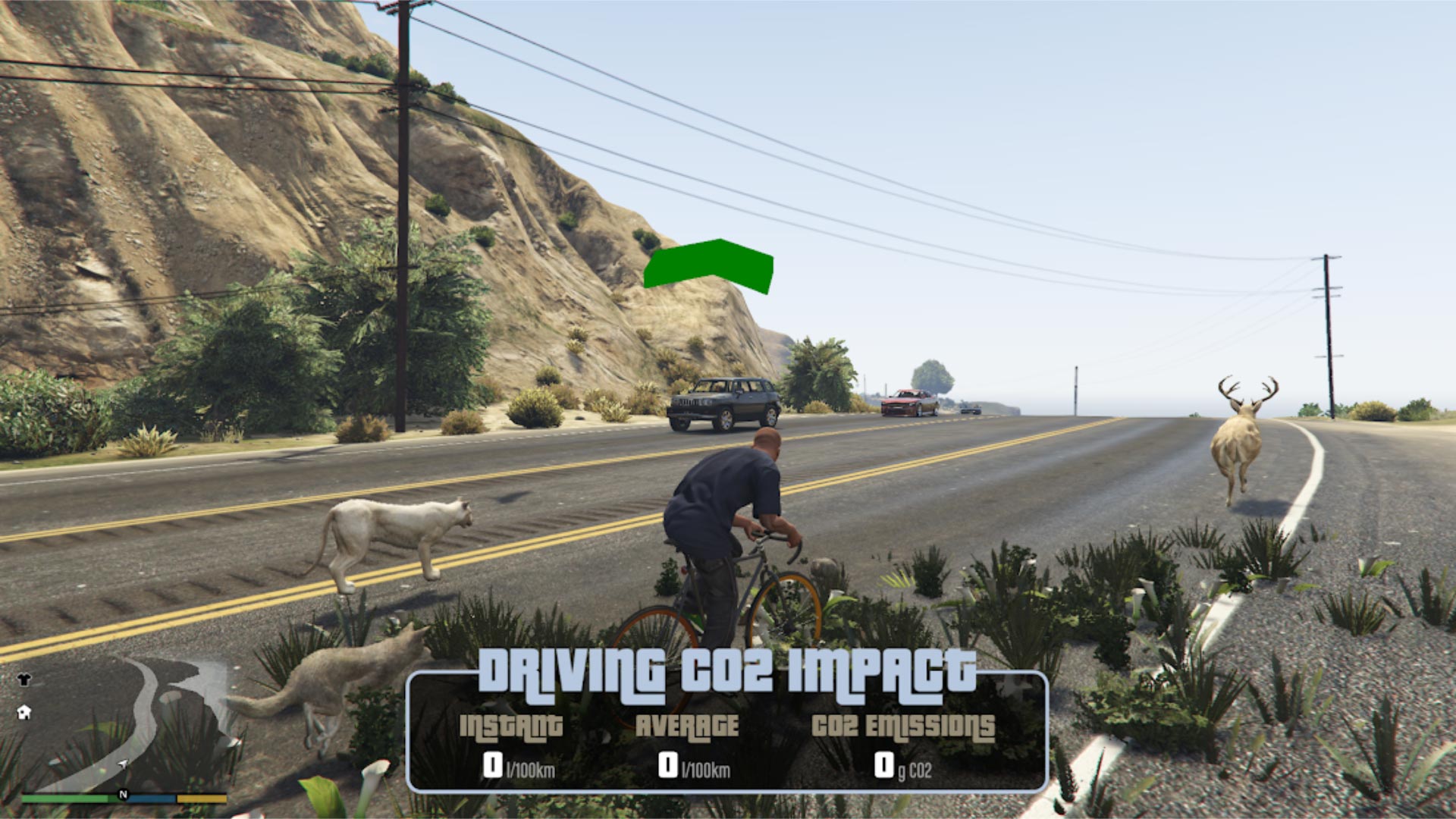Select the safehouse blip on the minimap

24,712
